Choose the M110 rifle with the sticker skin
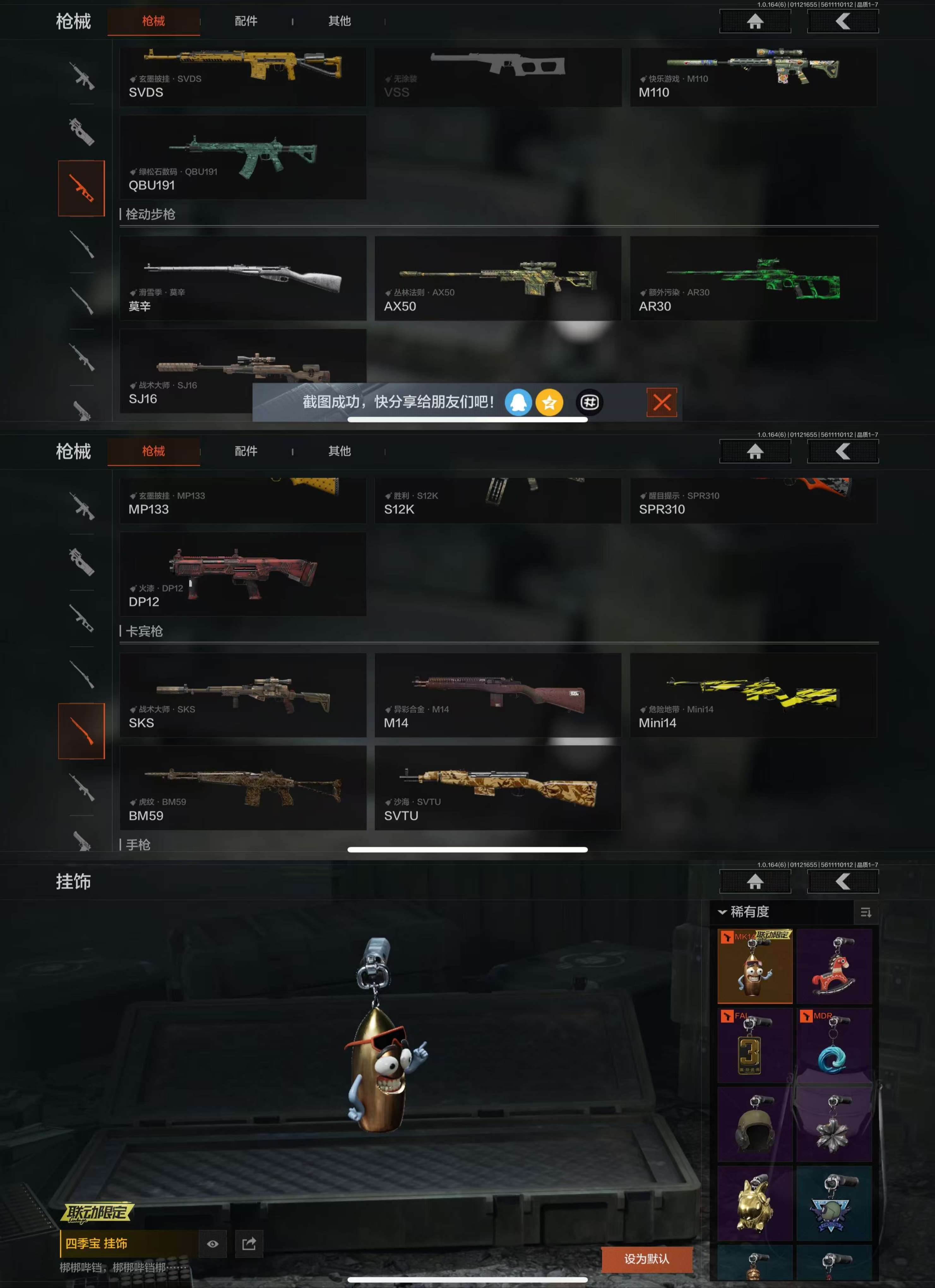The height and width of the screenshot is (1288, 935). (753, 77)
